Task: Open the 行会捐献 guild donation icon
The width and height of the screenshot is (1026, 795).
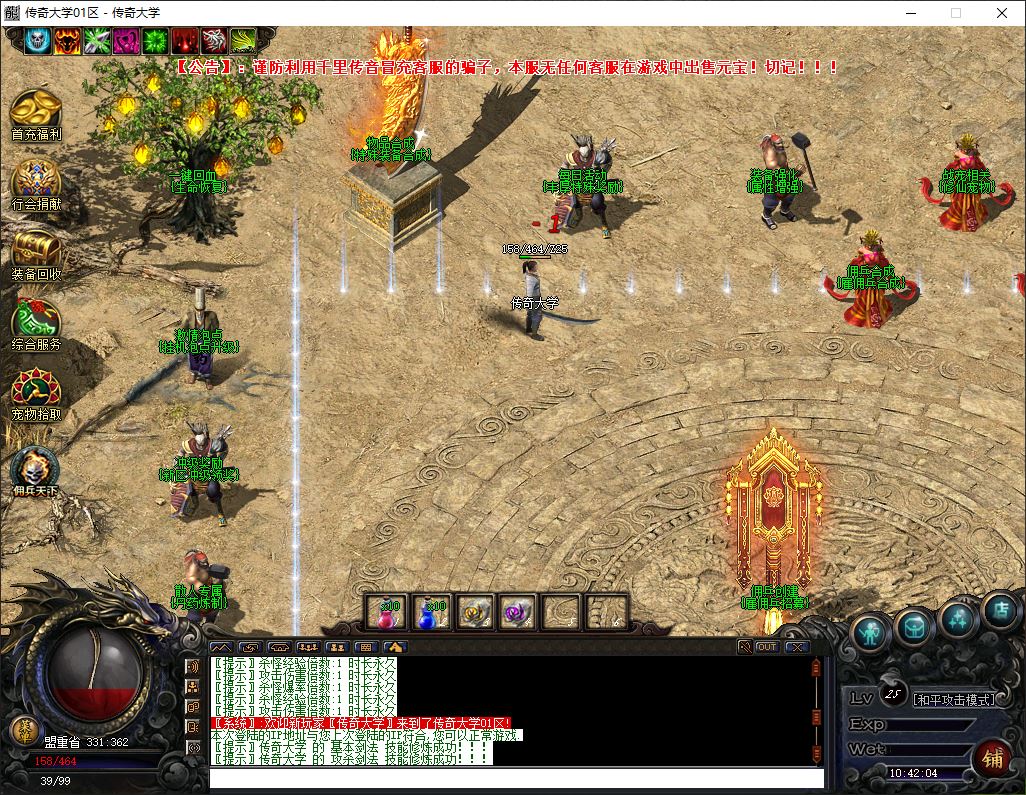Action: (x=36, y=181)
